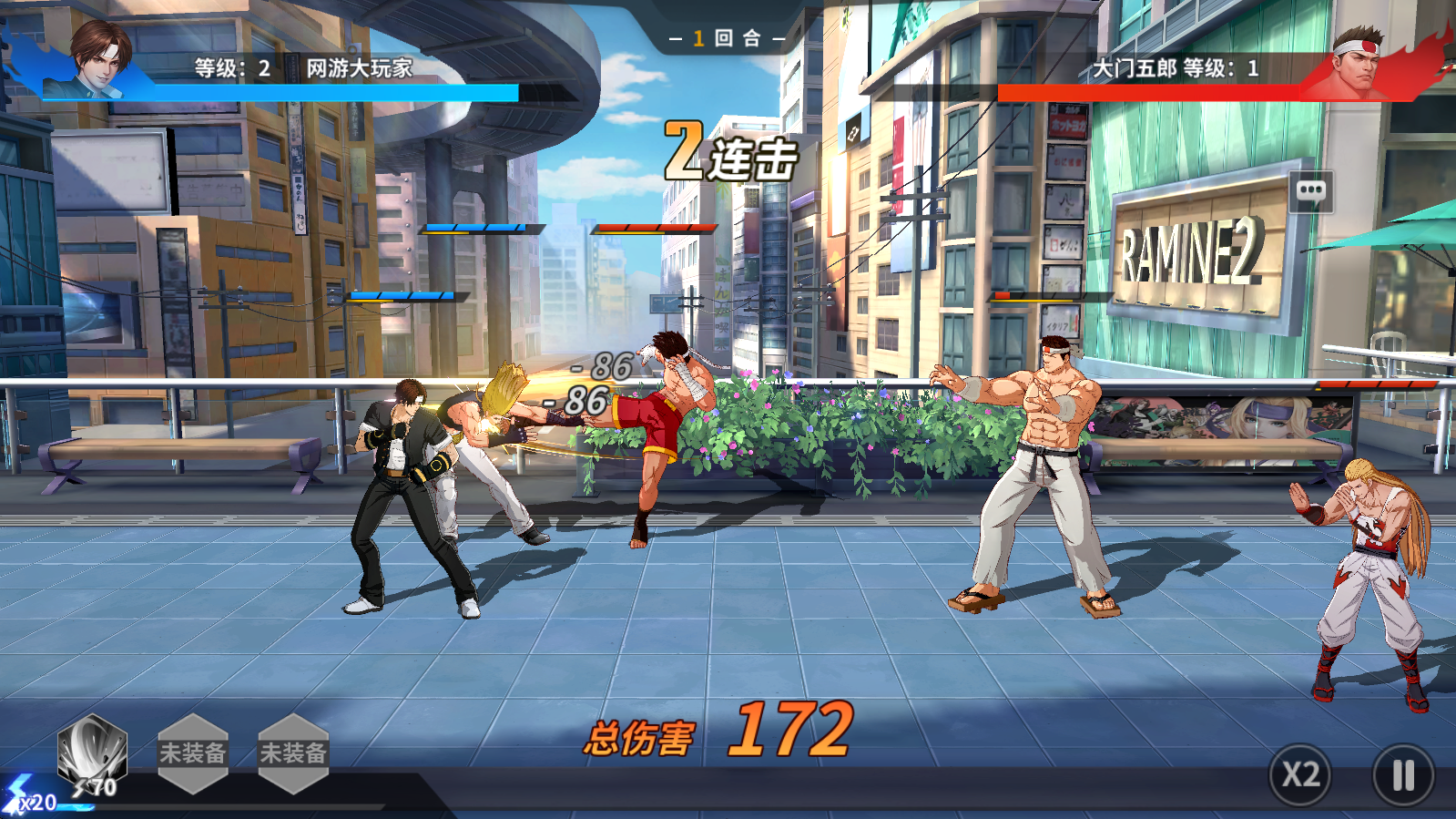The height and width of the screenshot is (819, 1456).
Task: Toggle the X2 battle speed button
Action: pyautogui.click(x=1300, y=774)
